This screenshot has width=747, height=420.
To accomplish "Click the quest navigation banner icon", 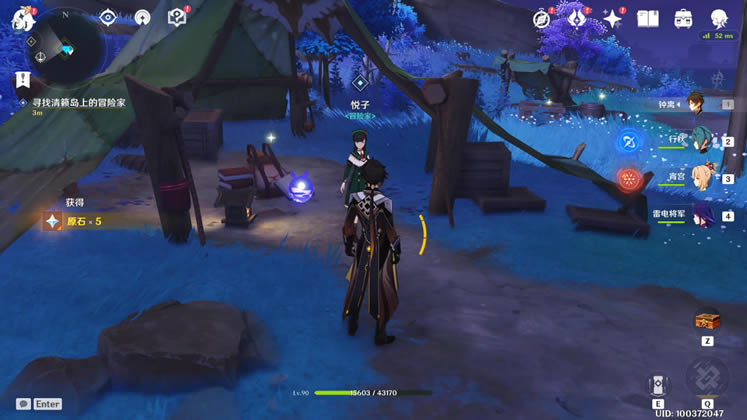I will tap(22, 79).
